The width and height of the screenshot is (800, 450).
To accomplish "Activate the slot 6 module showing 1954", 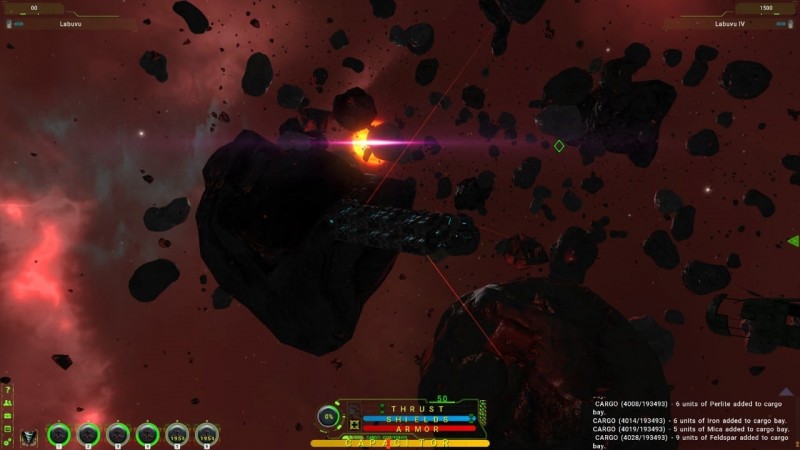I will click(x=207, y=435).
